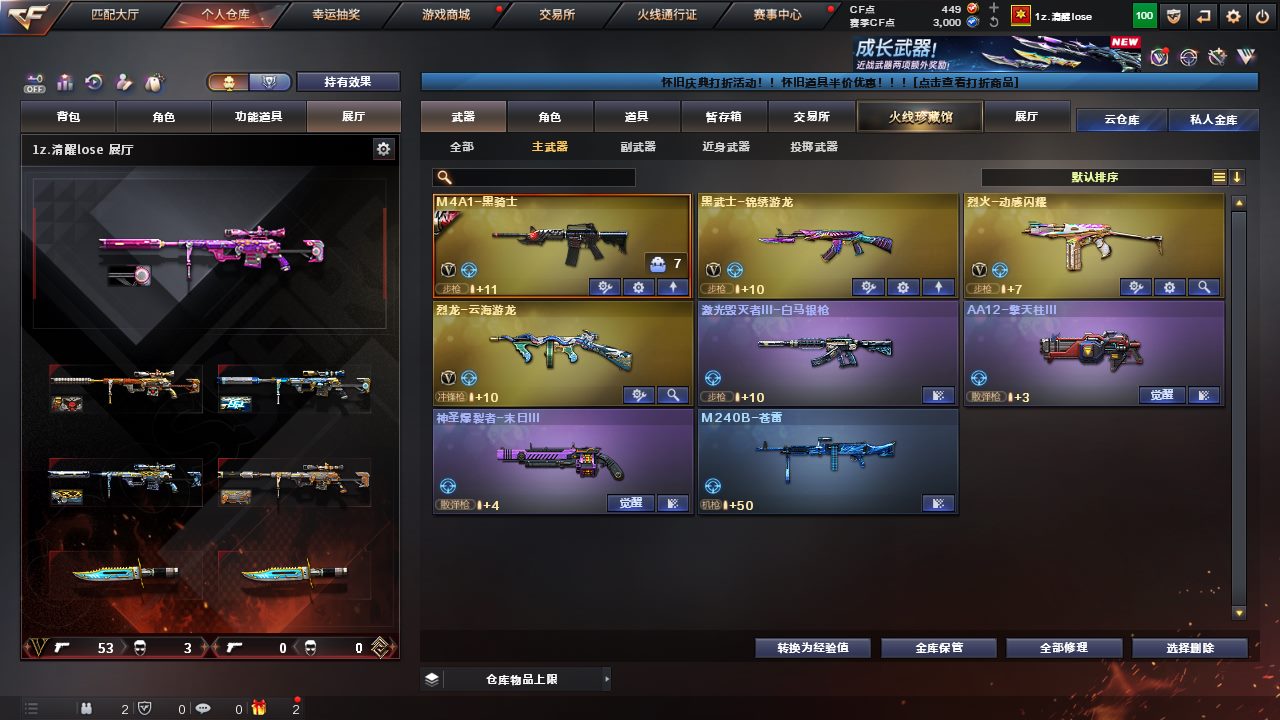1280x720 pixels.
Task: Open the 游戏商城 game shop
Action: click(446, 15)
